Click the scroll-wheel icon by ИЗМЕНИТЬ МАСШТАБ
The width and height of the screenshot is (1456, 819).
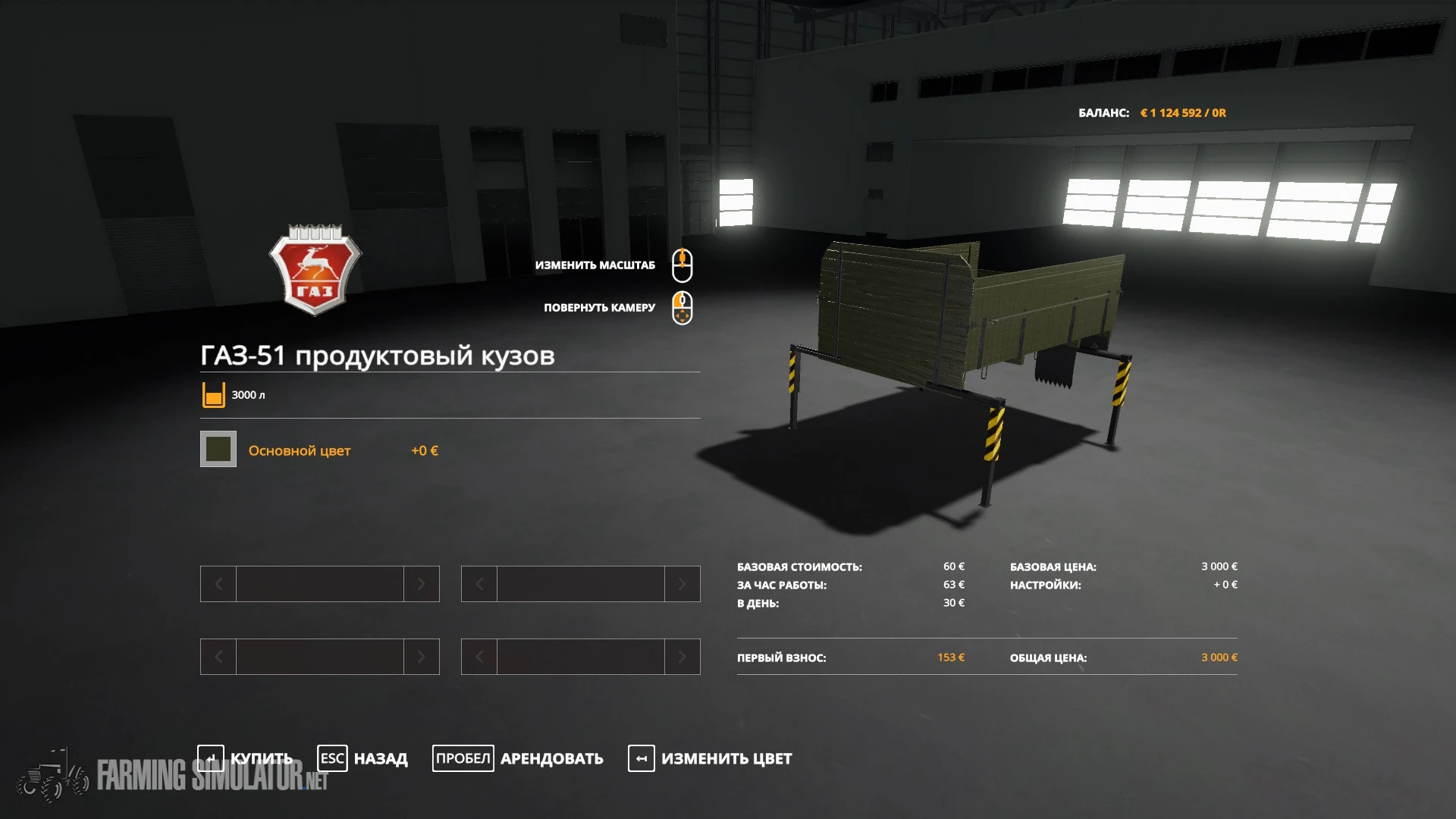682,266
